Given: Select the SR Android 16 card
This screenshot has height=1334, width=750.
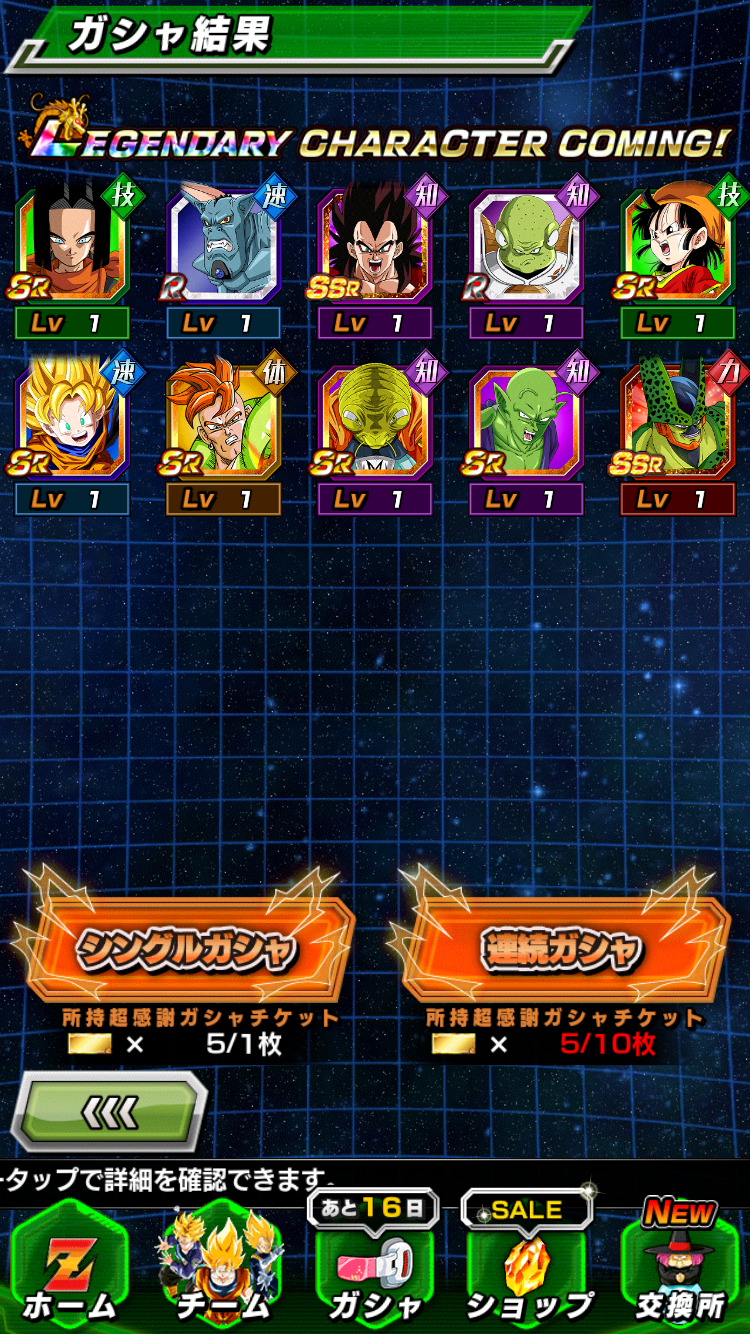Looking at the screenshot, I should (x=223, y=421).
